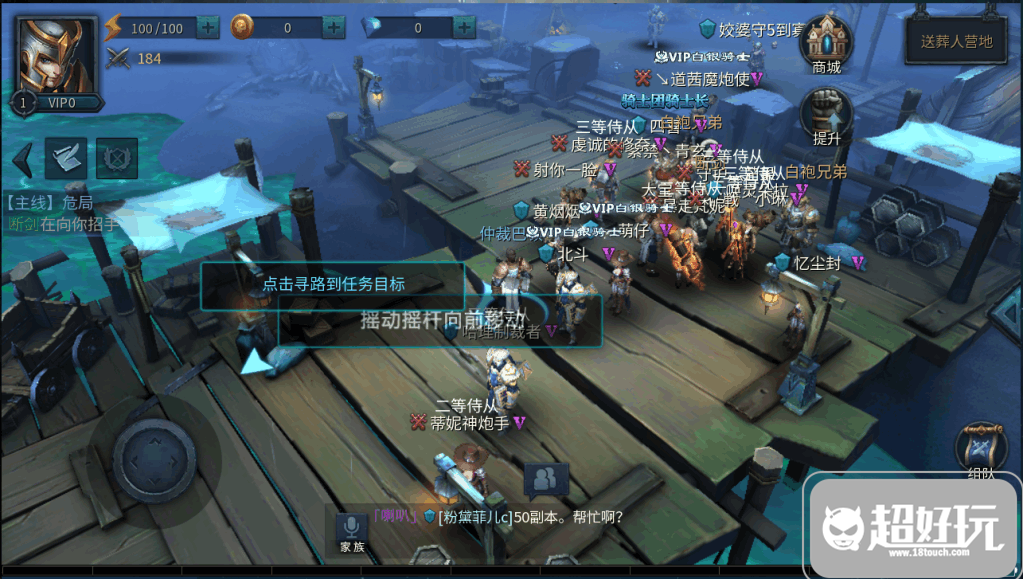Viewport: 1023px width, 579px height.
Task: Activate the 家族 voice microphone
Action: (352, 531)
